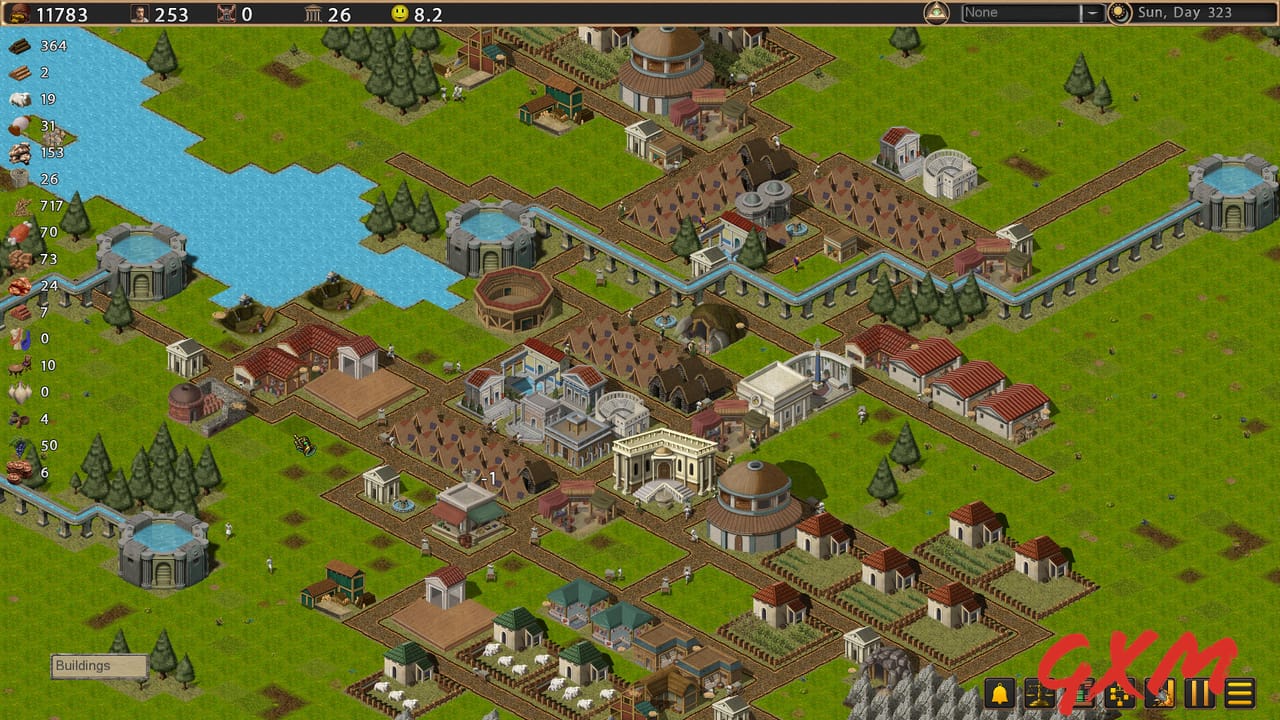Expand the dropdown arrow next to None

pos(1095,12)
